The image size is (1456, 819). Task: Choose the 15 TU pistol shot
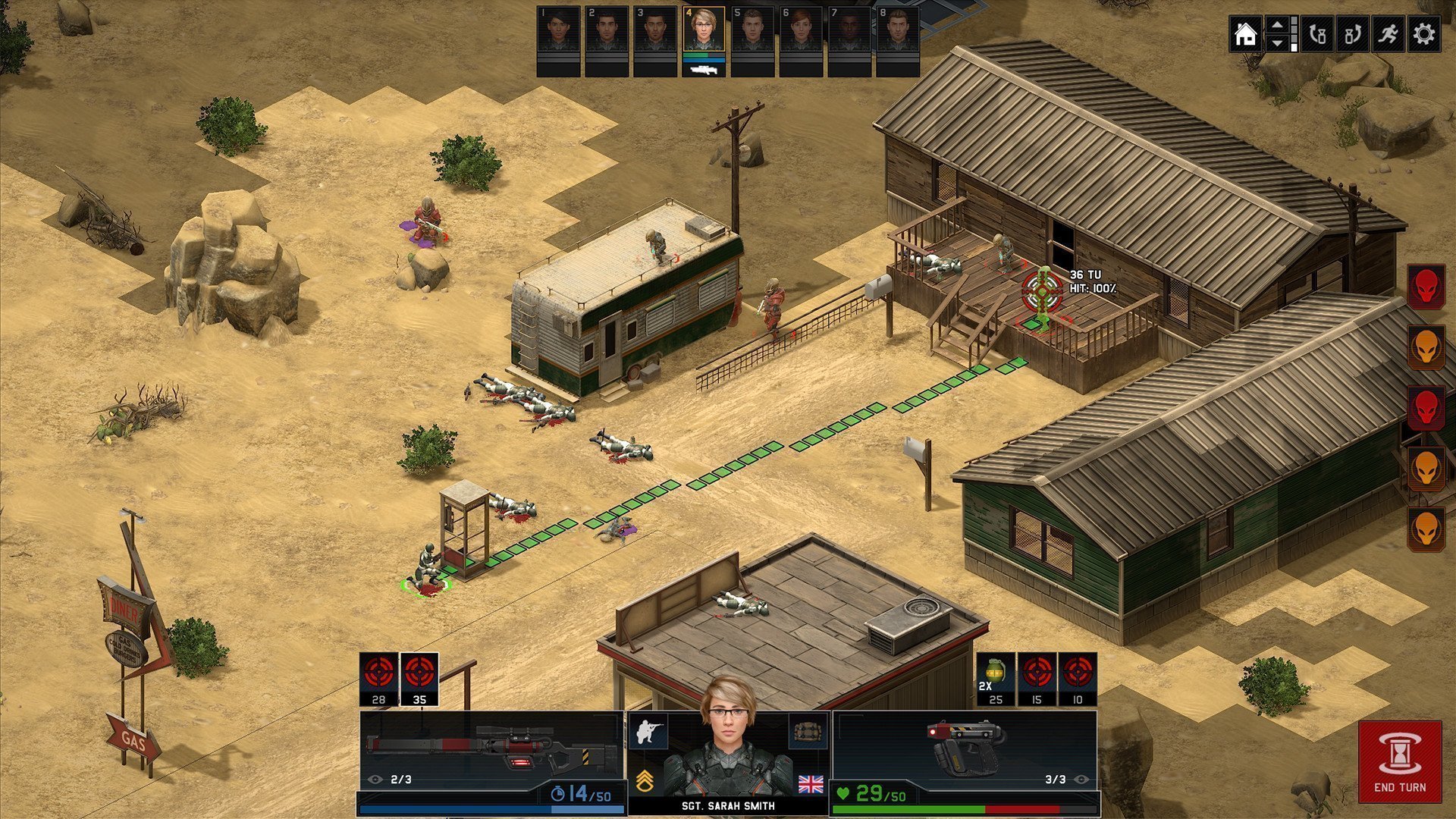(x=1037, y=679)
